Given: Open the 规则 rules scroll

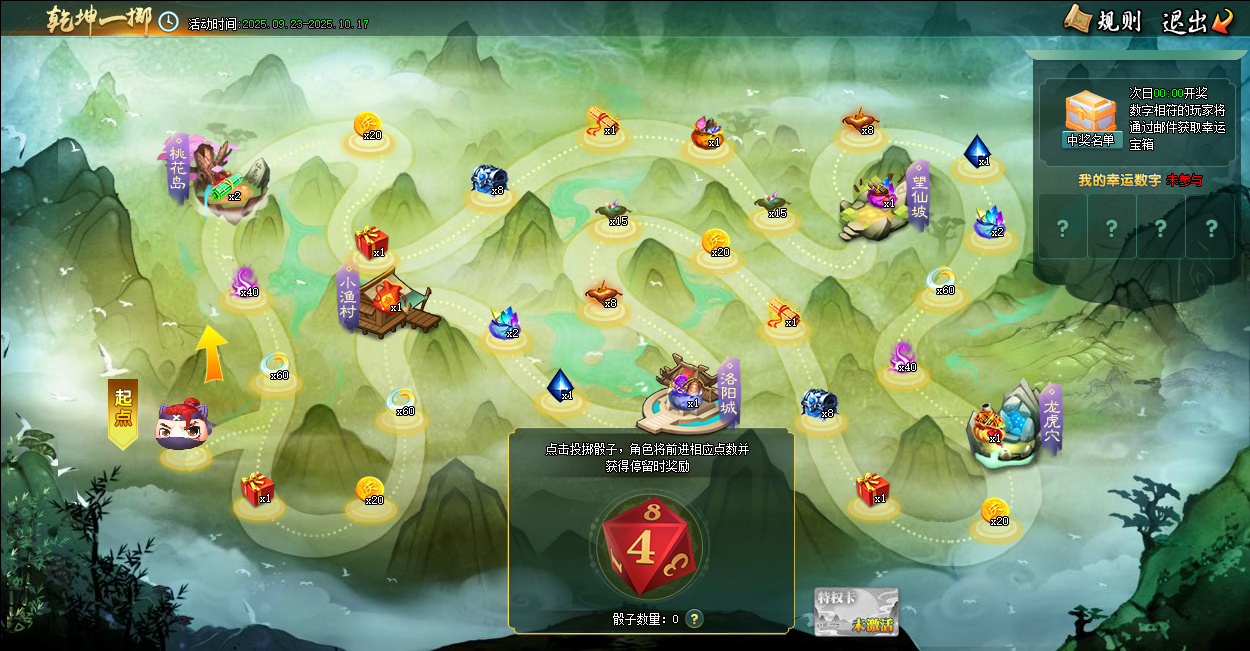Looking at the screenshot, I should [x=1103, y=20].
